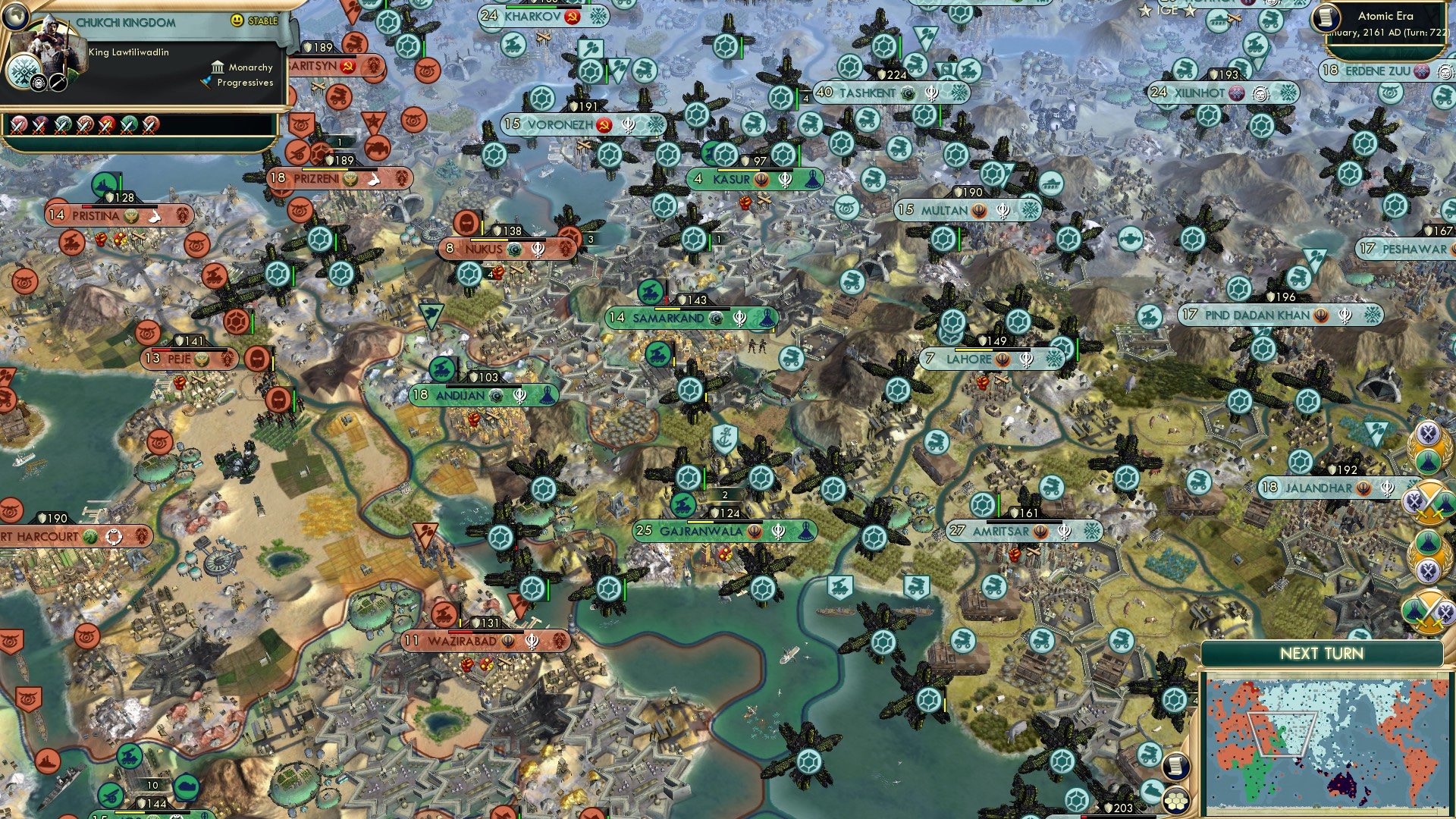The image size is (1456, 819).
Task: Select the Monarchy government icon in the leader panel
Action: [x=218, y=67]
